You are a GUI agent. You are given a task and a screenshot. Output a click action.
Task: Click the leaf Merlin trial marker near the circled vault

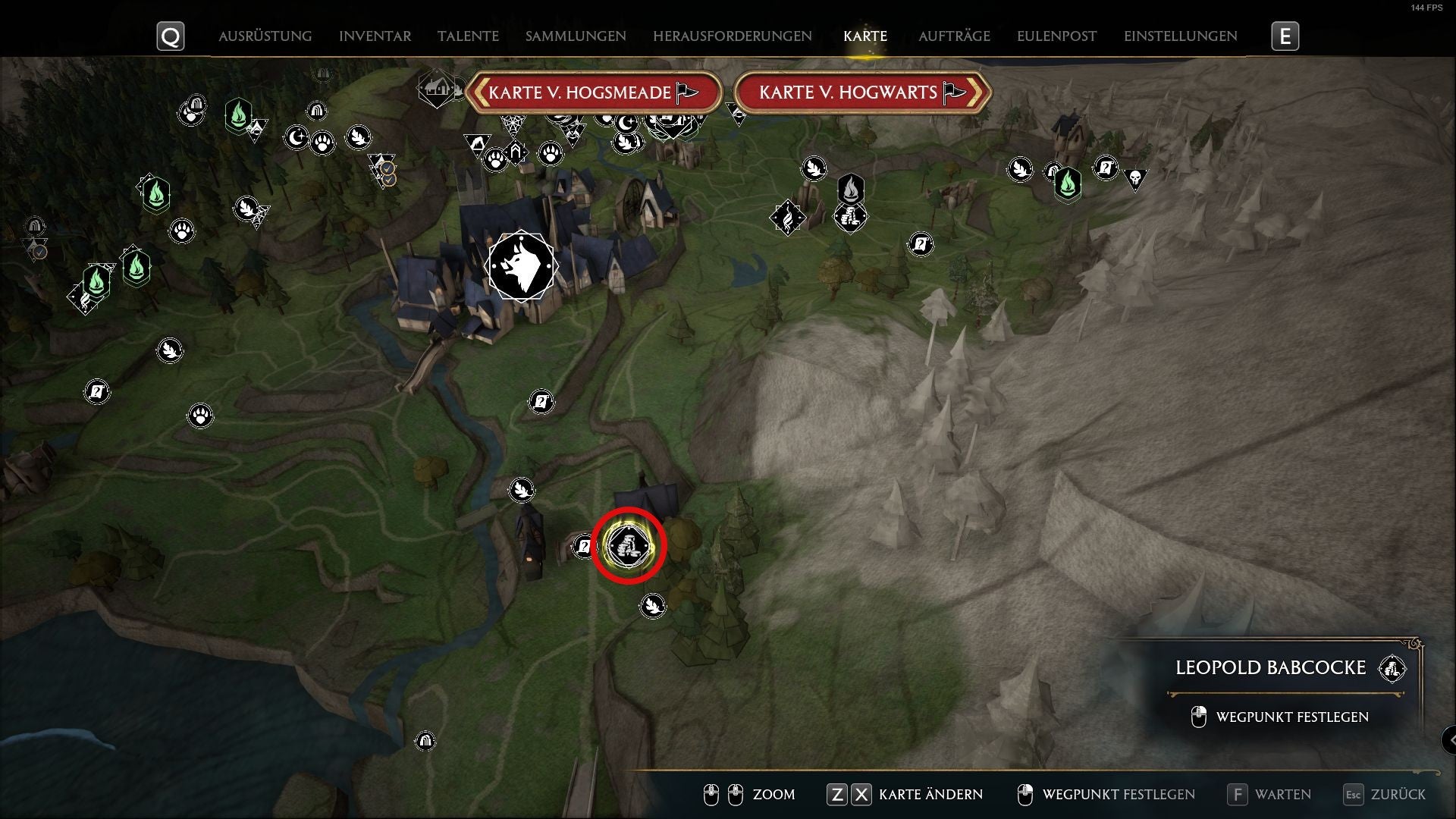654,605
